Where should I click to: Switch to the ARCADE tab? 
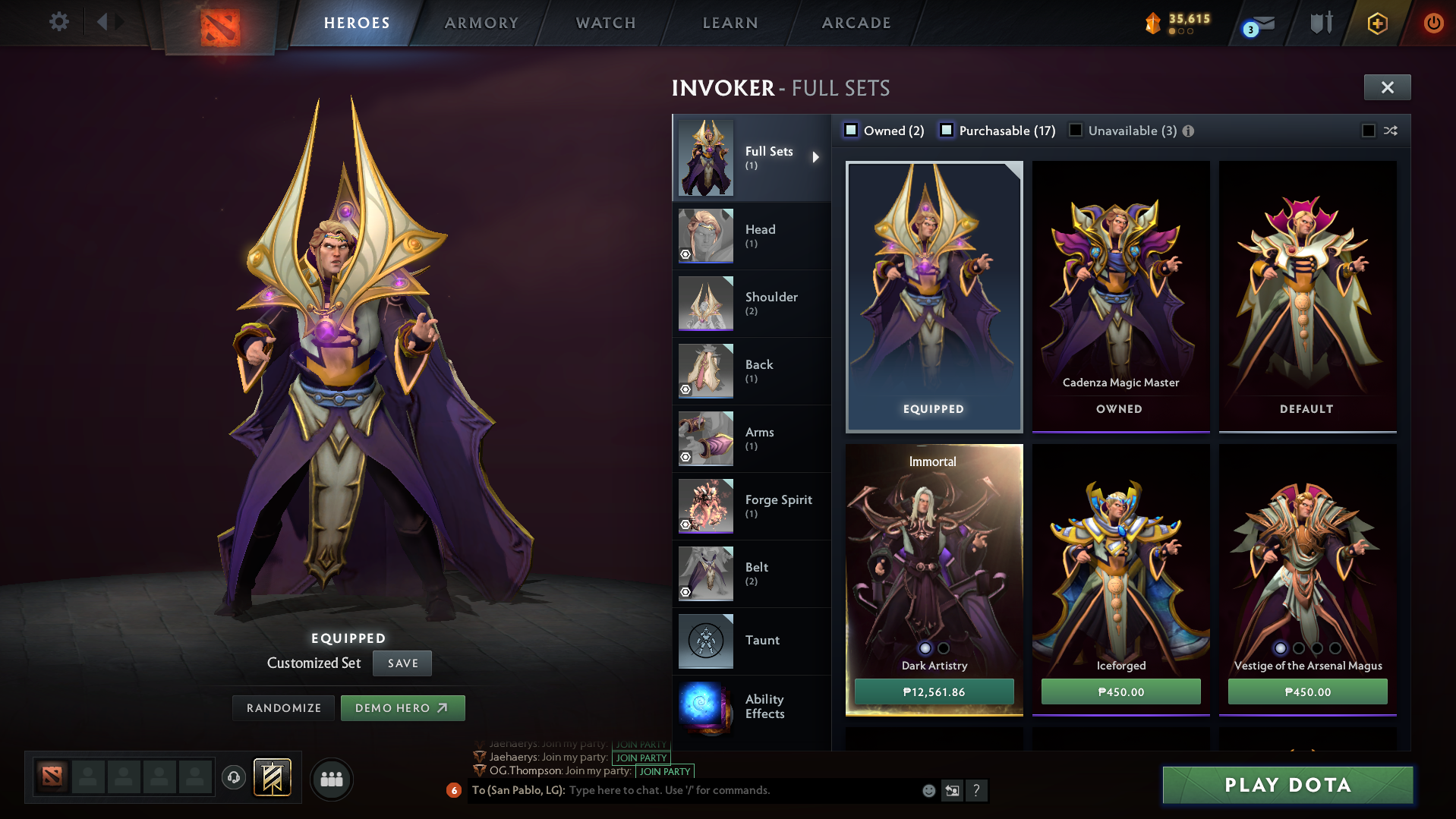[x=856, y=22]
